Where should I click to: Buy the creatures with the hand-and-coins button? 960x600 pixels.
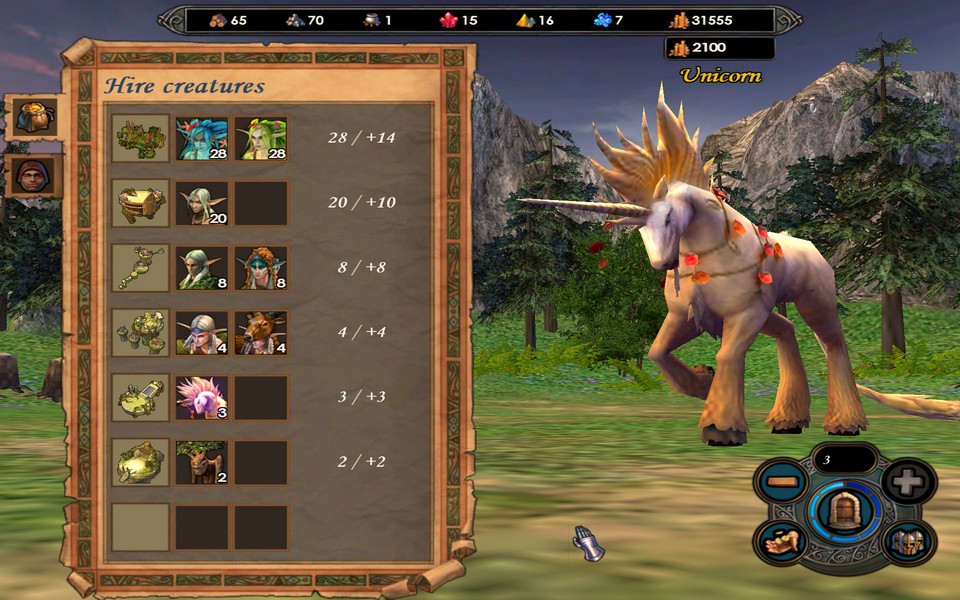[781, 541]
